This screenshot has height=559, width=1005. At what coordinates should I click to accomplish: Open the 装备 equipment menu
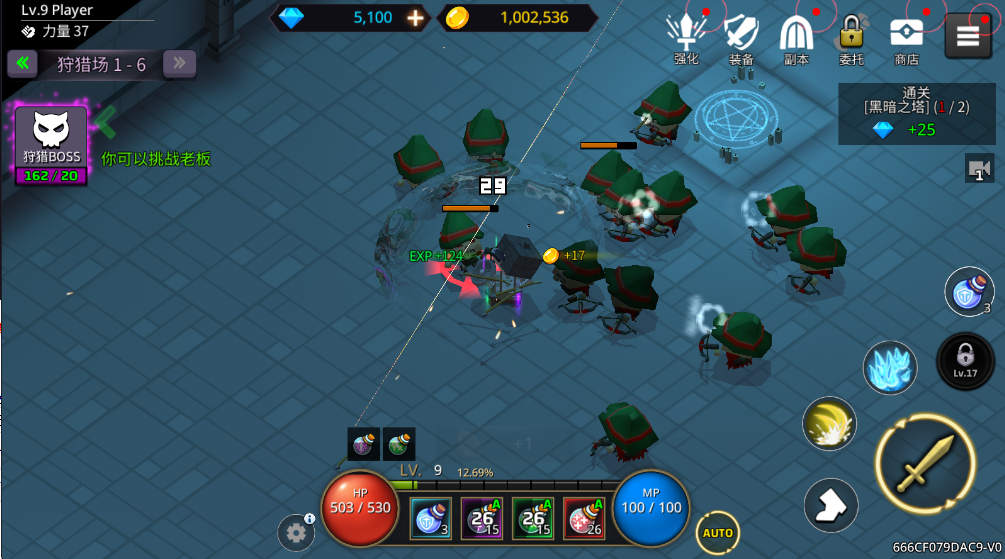coord(741,38)
